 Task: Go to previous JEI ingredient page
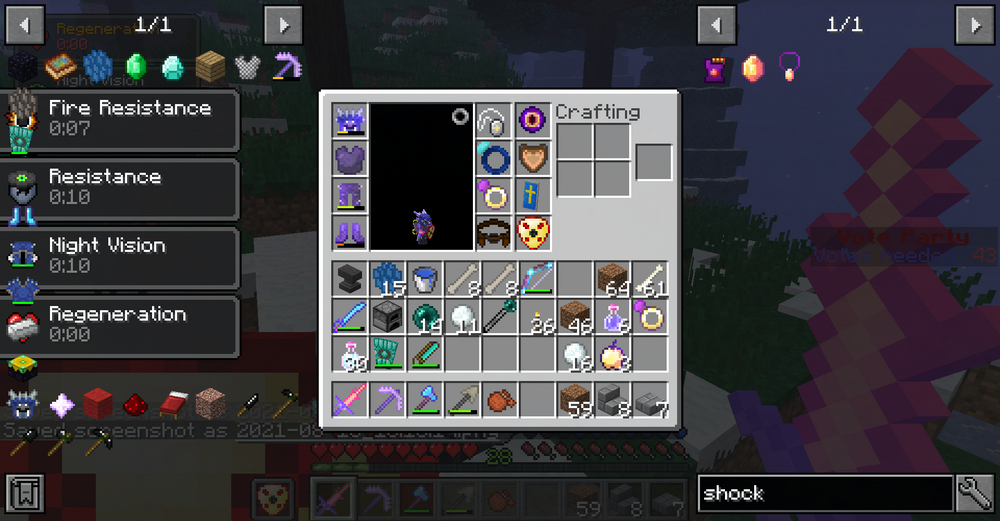pos(716,24)
